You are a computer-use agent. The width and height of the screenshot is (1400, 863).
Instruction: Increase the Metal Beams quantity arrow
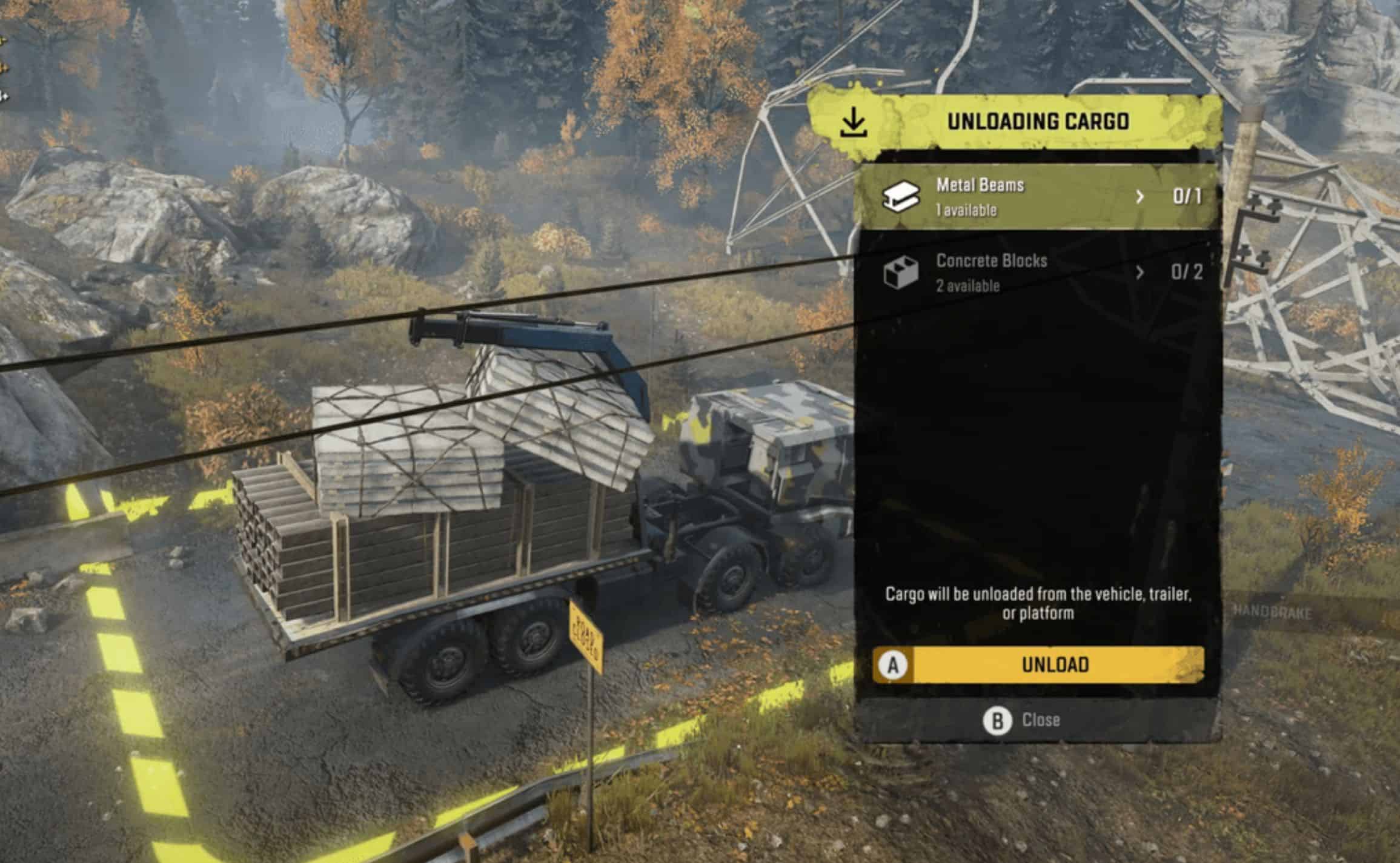pos(1140,197)
